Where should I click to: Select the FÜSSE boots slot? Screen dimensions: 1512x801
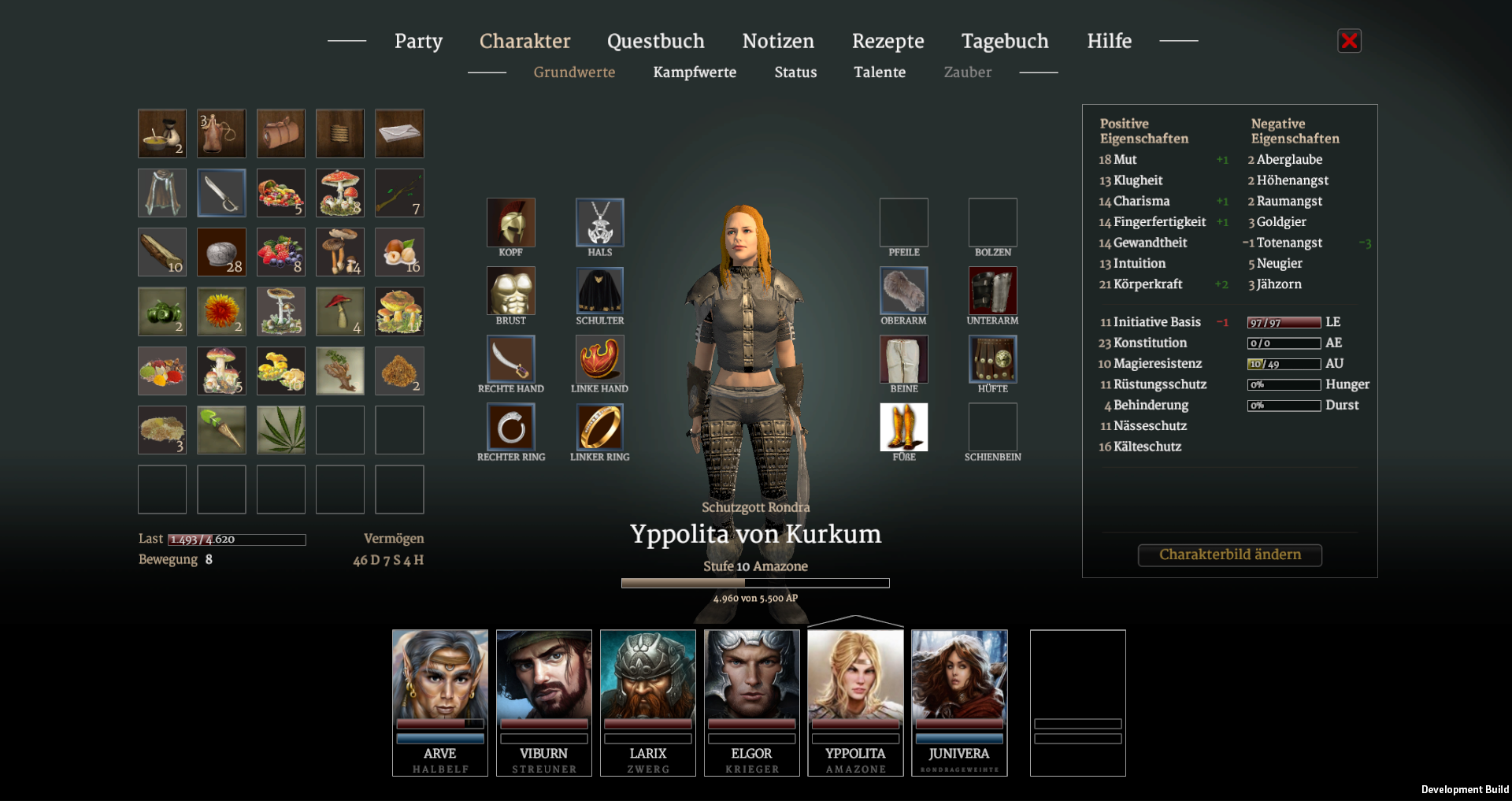903,428
